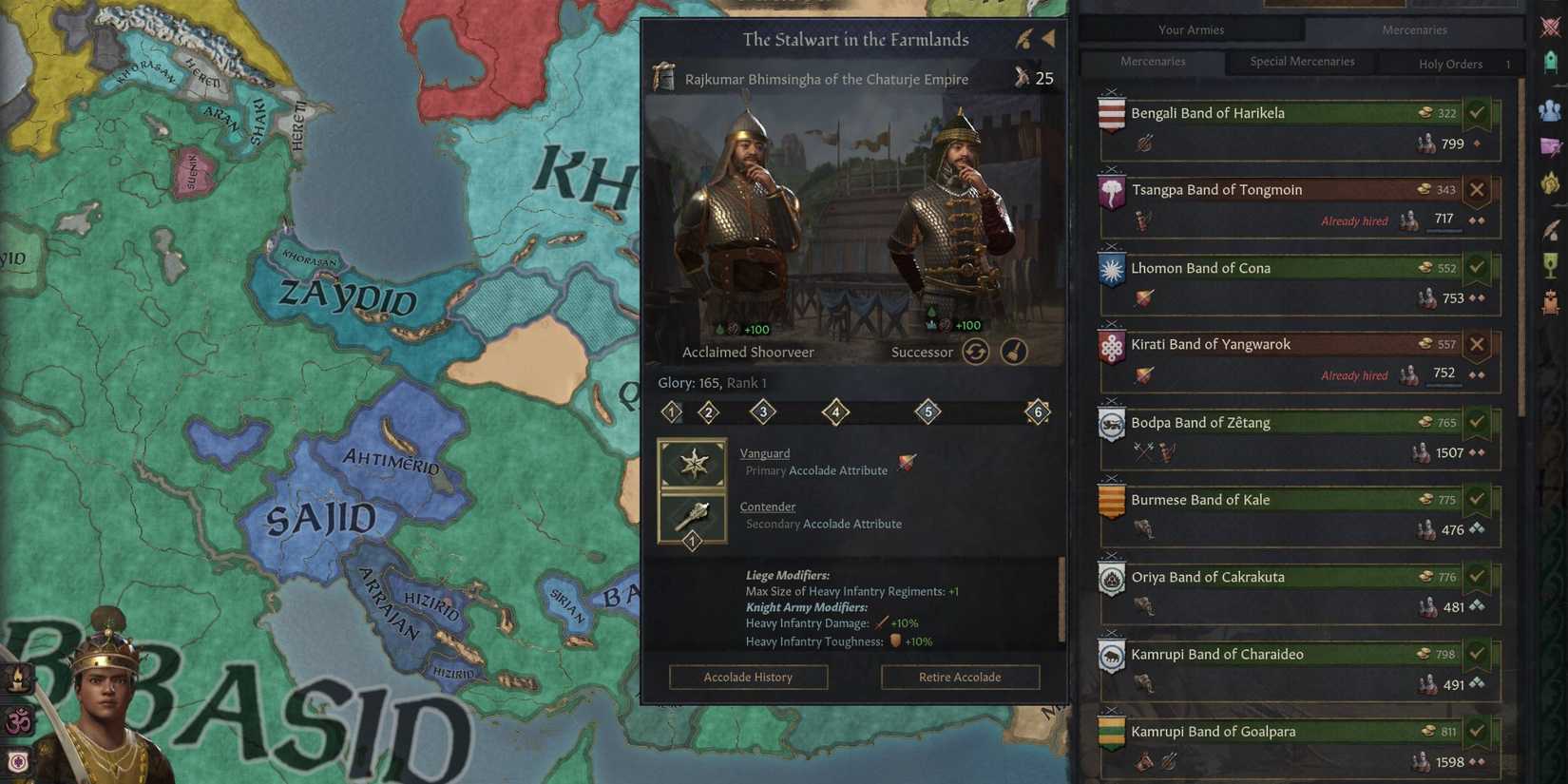The width and height of the screenshot is (1568, 784).
Task: Dismiss the Tsangpa Band of Tongmoin via the X
Action: click(1477, 189)
